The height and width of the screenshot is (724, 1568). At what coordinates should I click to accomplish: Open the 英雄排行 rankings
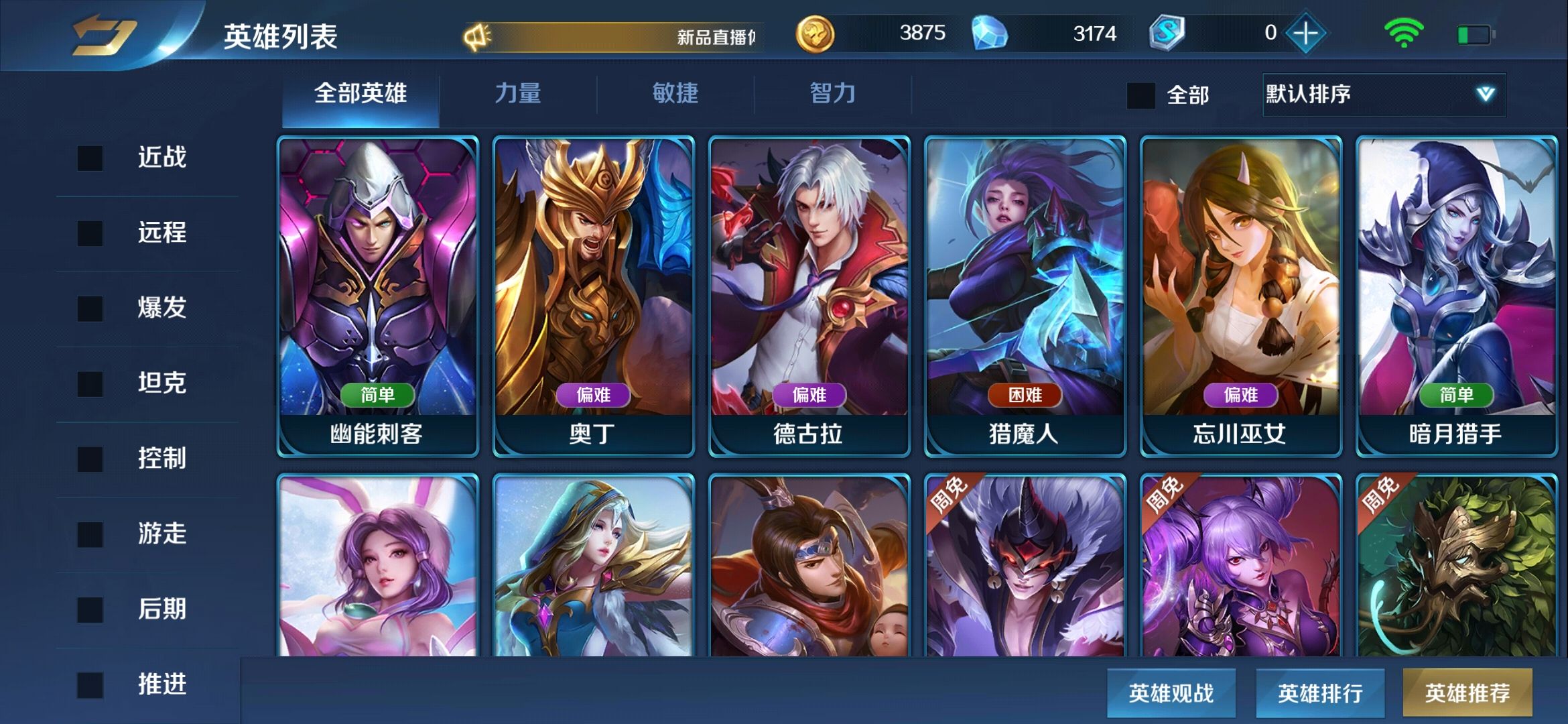[x=1319, y=692]
